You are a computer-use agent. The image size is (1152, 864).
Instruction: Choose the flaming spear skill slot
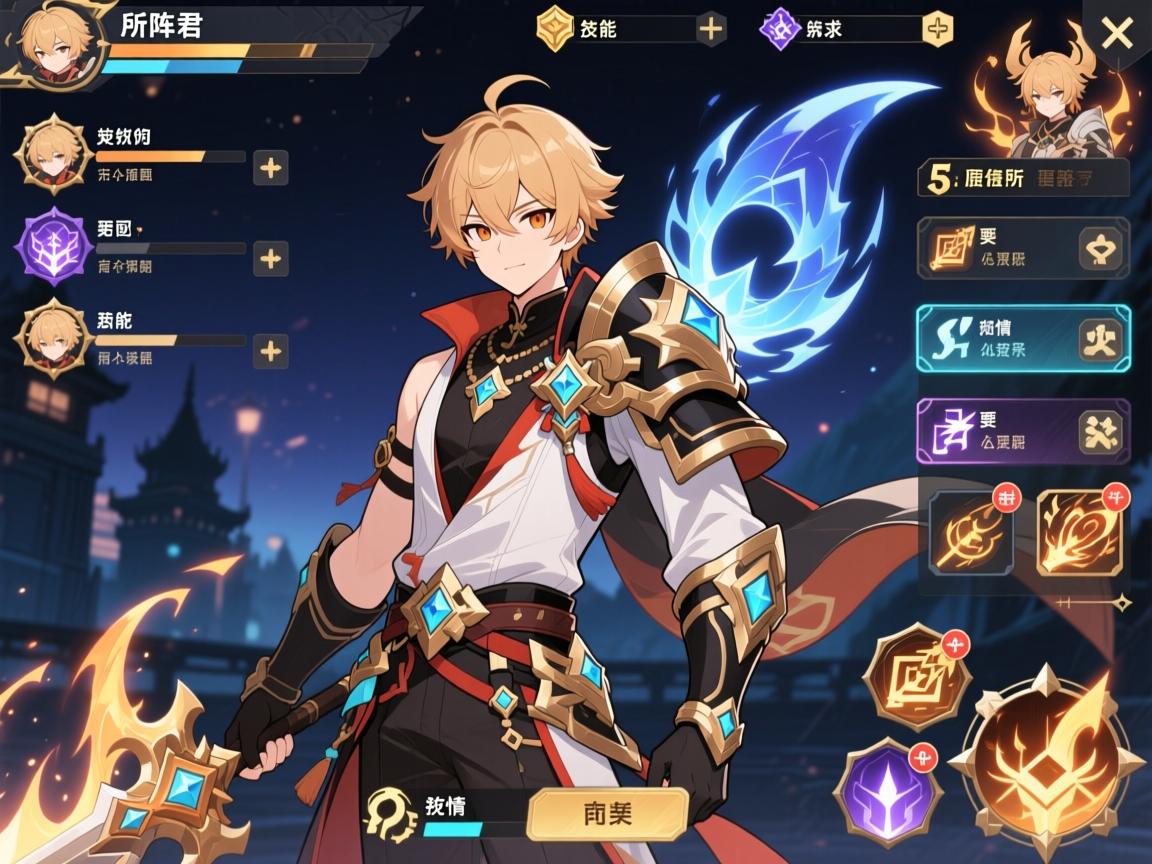(x=1078, y=532)
